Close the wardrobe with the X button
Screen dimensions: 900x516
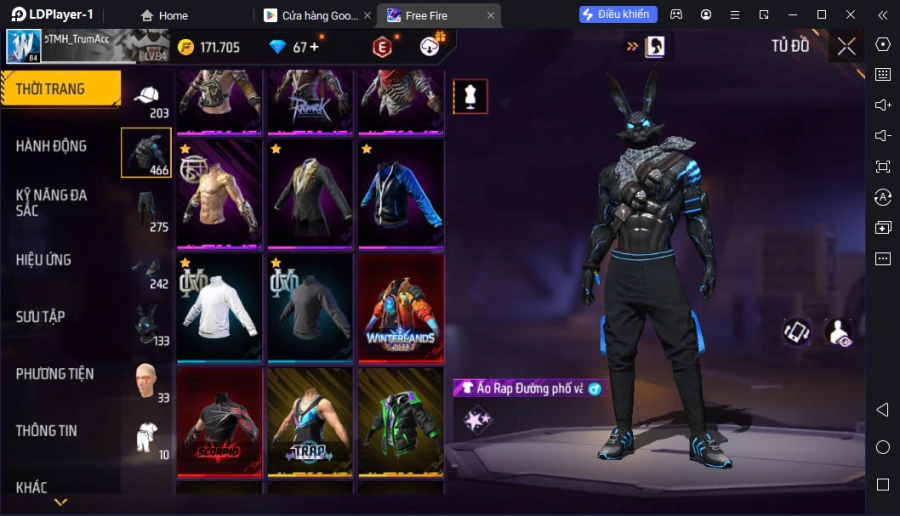click(x=846, y=46)
